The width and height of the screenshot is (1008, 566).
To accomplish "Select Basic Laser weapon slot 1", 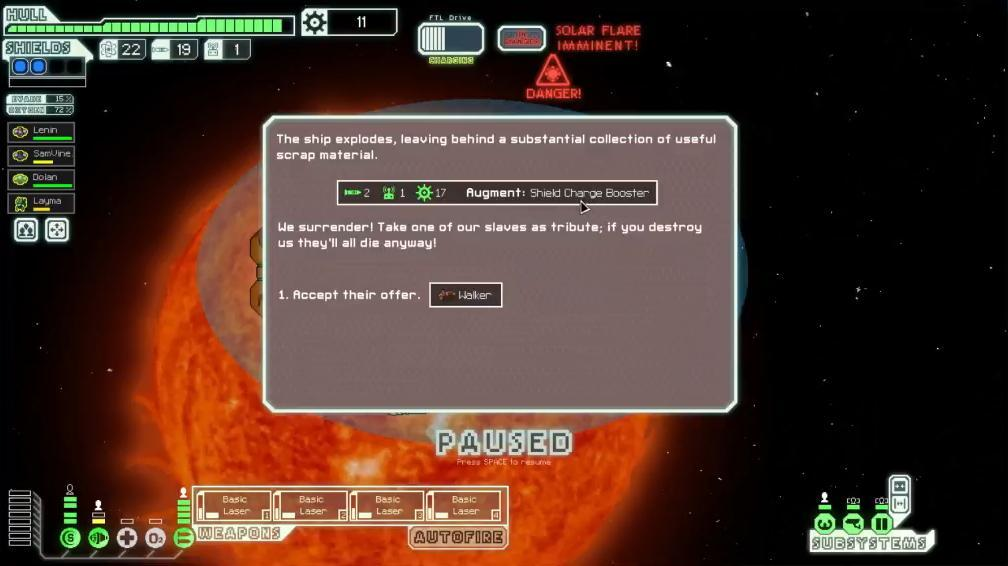I will pyautogui.click(x=234, y=506).
